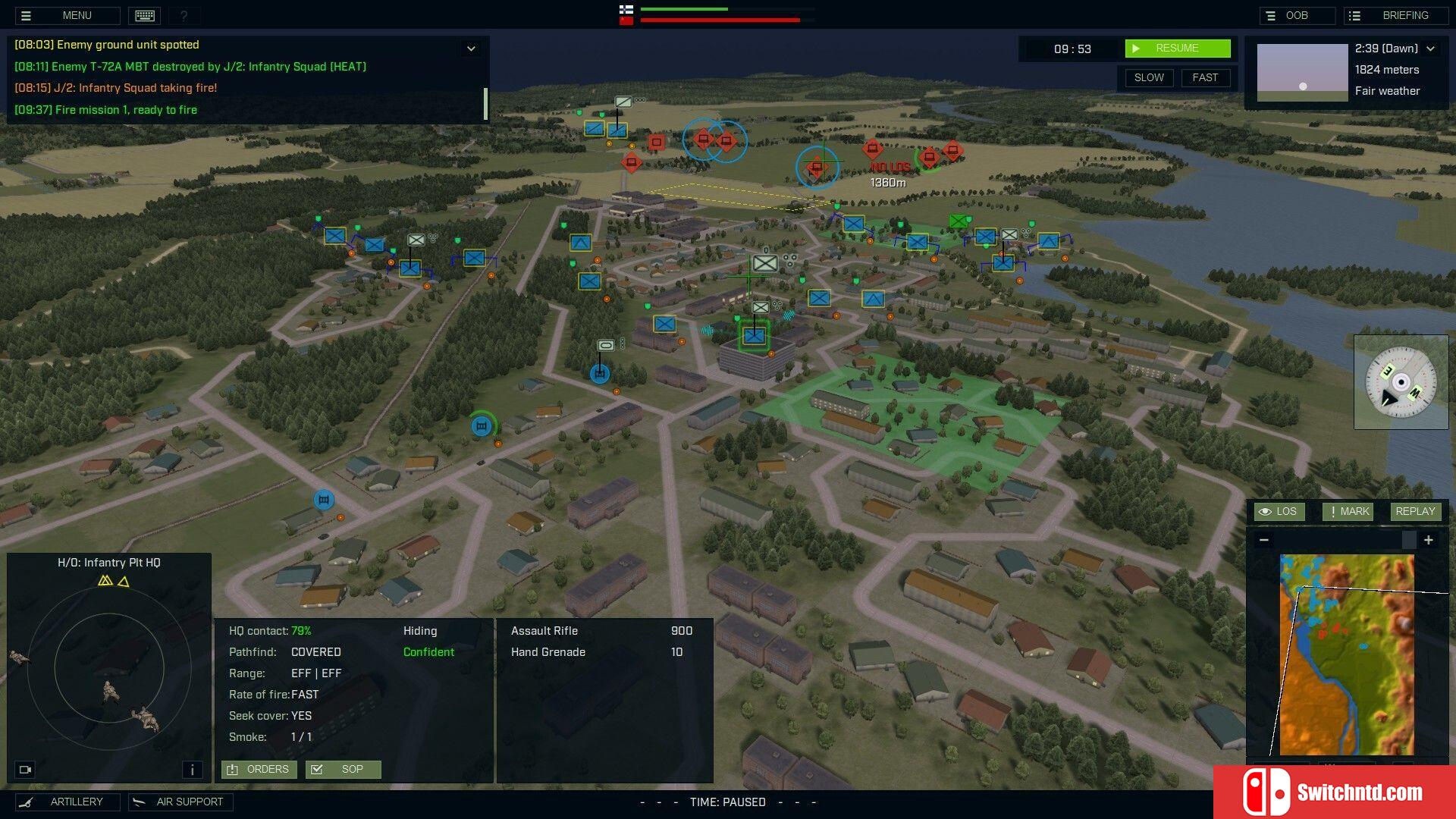Open the OOB panel

[x=1296, y=15]
